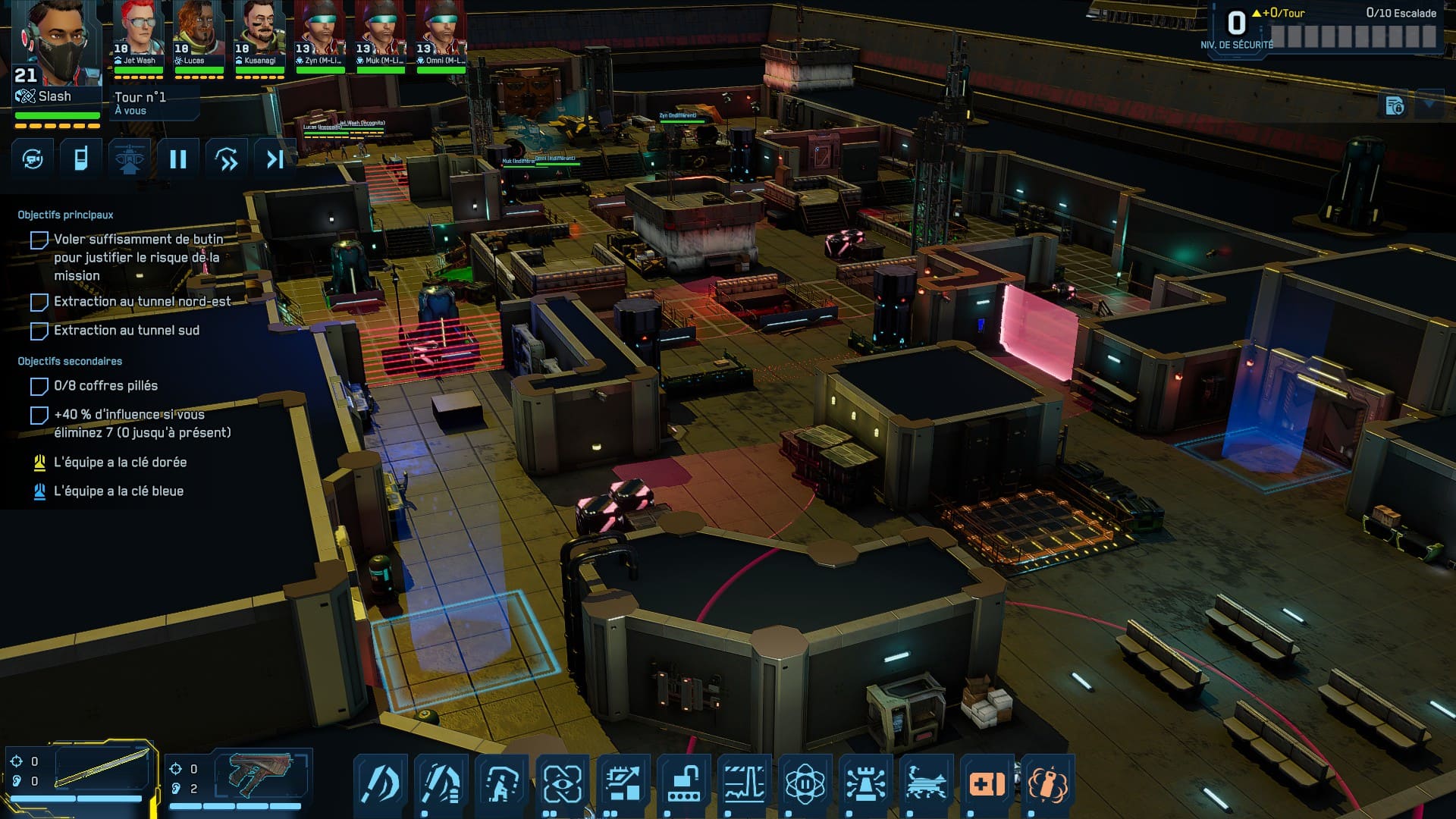Viewport: 1456px width, 819px height.
Task: Activate the atom pause ability
Action: click(x=805, y=783)
